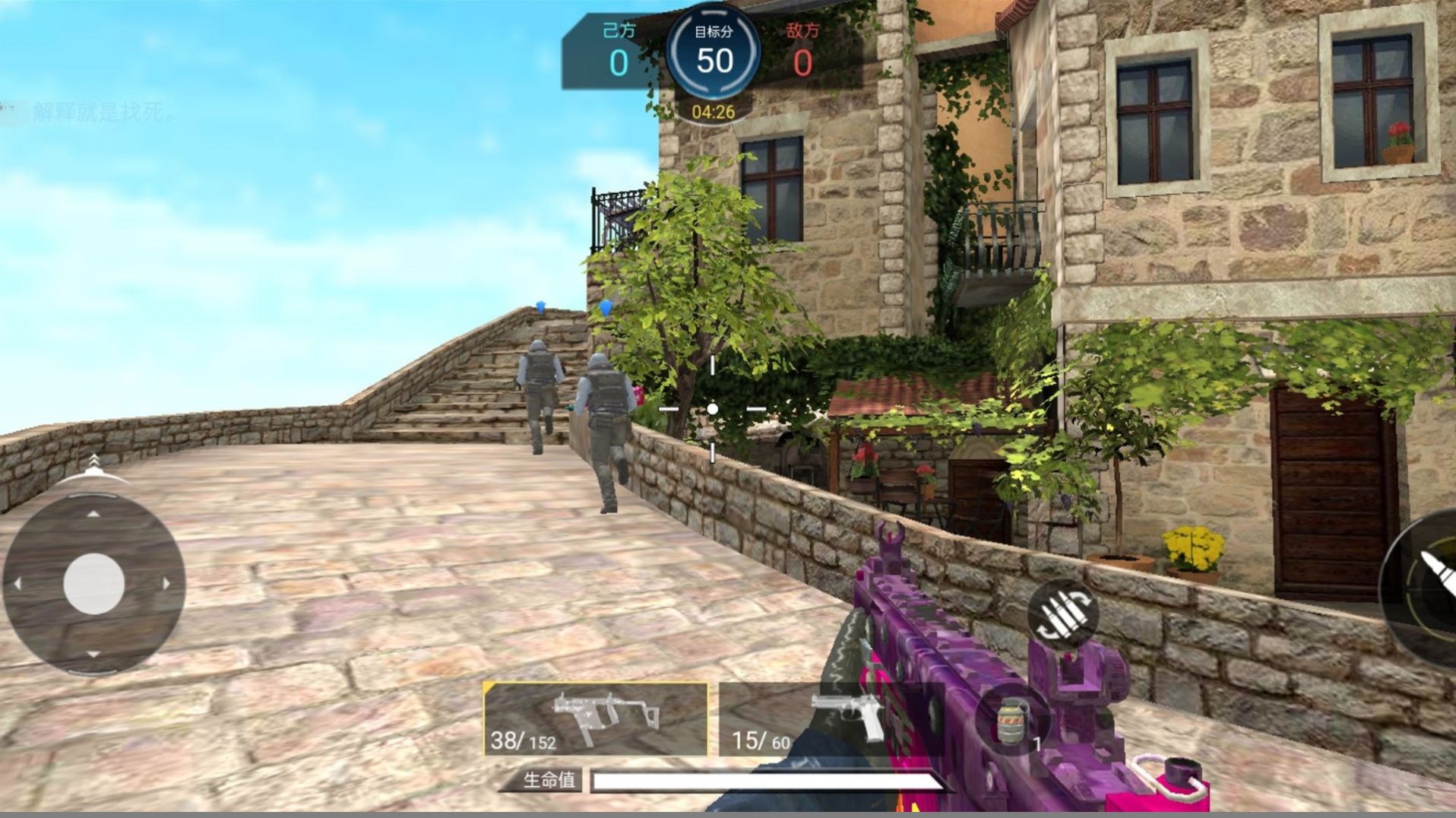Tap the reload ammo button
The image size is (1456, 818).
pos(1063,611)
